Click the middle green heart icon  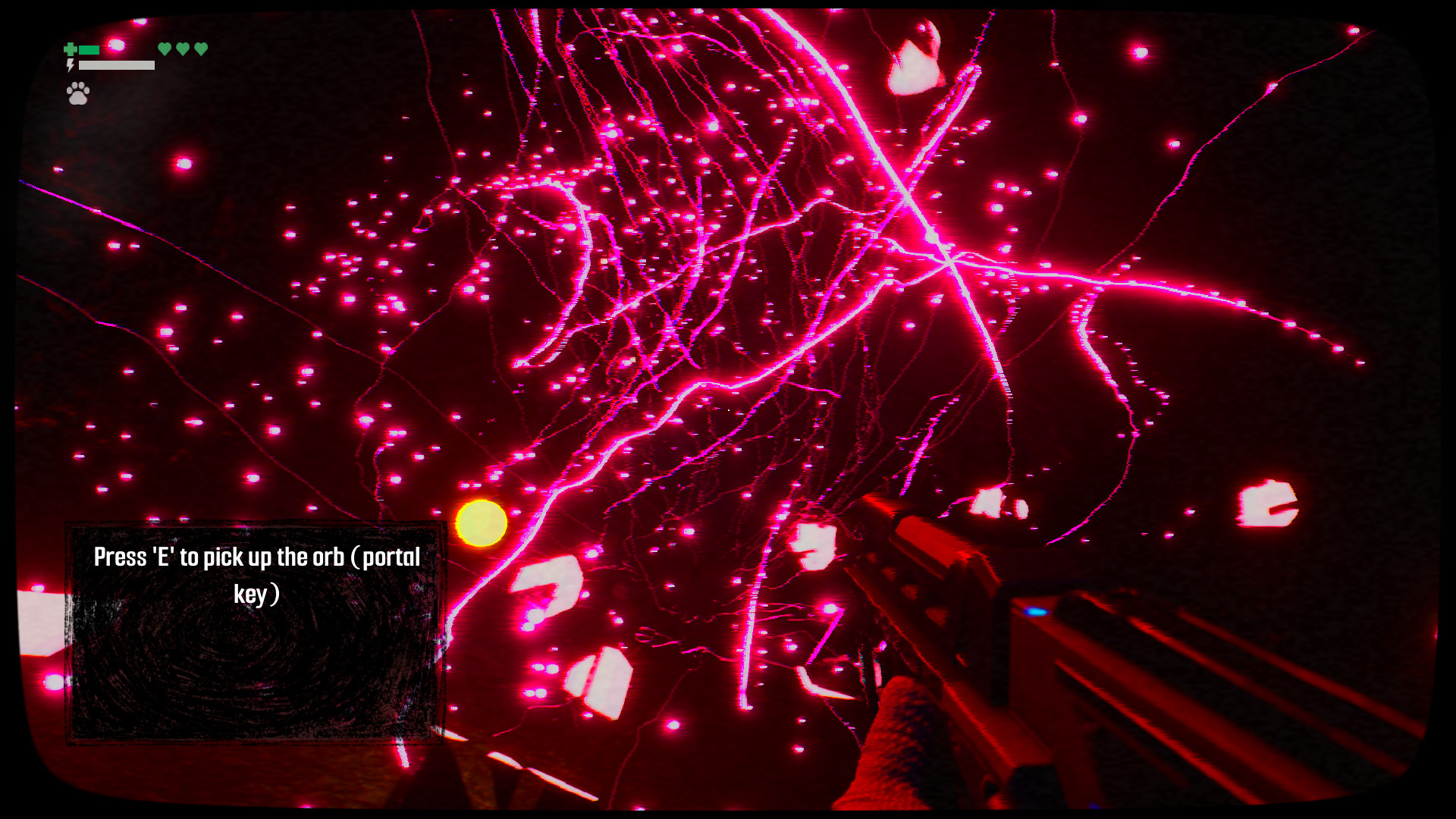coord(182,49)
